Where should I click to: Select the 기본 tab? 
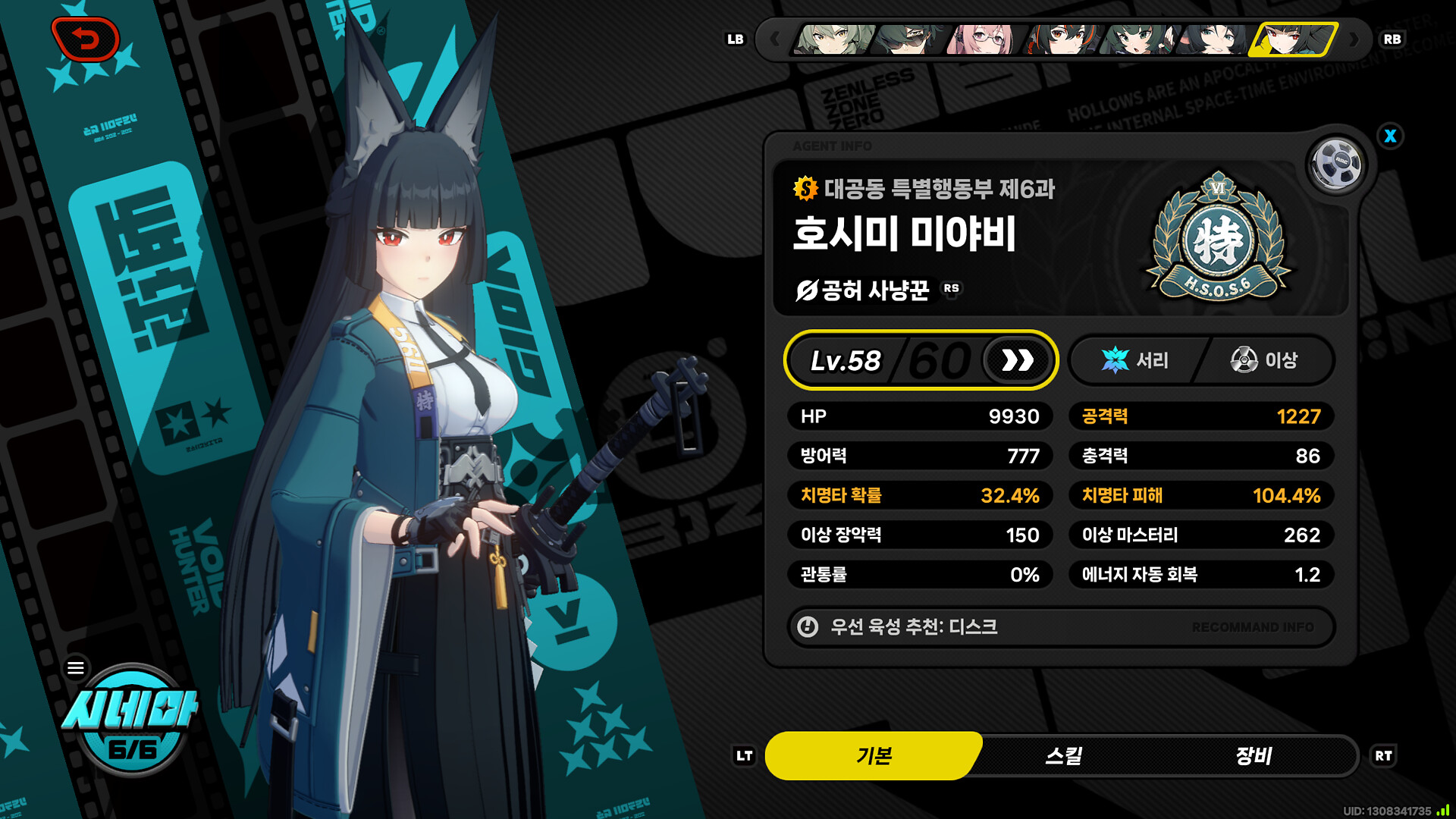(x=874, y=755)
